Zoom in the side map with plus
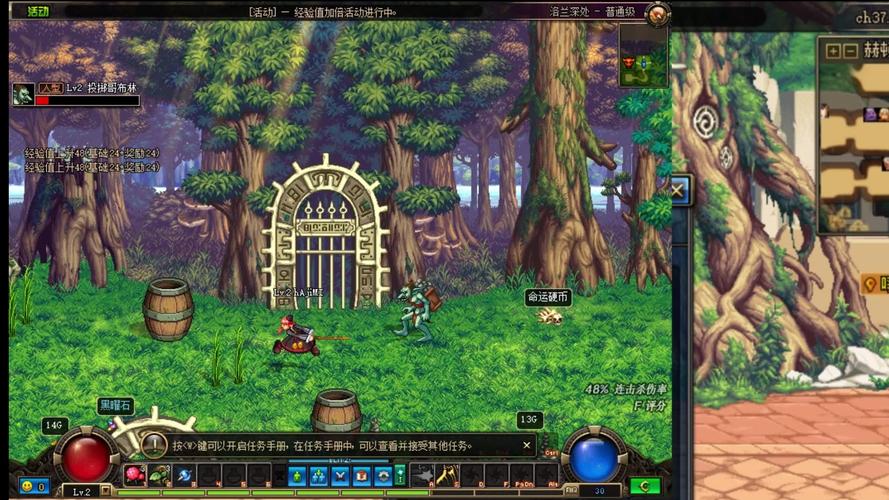Image resolution: width=889 pixels, height=500 pixels. 833,51
